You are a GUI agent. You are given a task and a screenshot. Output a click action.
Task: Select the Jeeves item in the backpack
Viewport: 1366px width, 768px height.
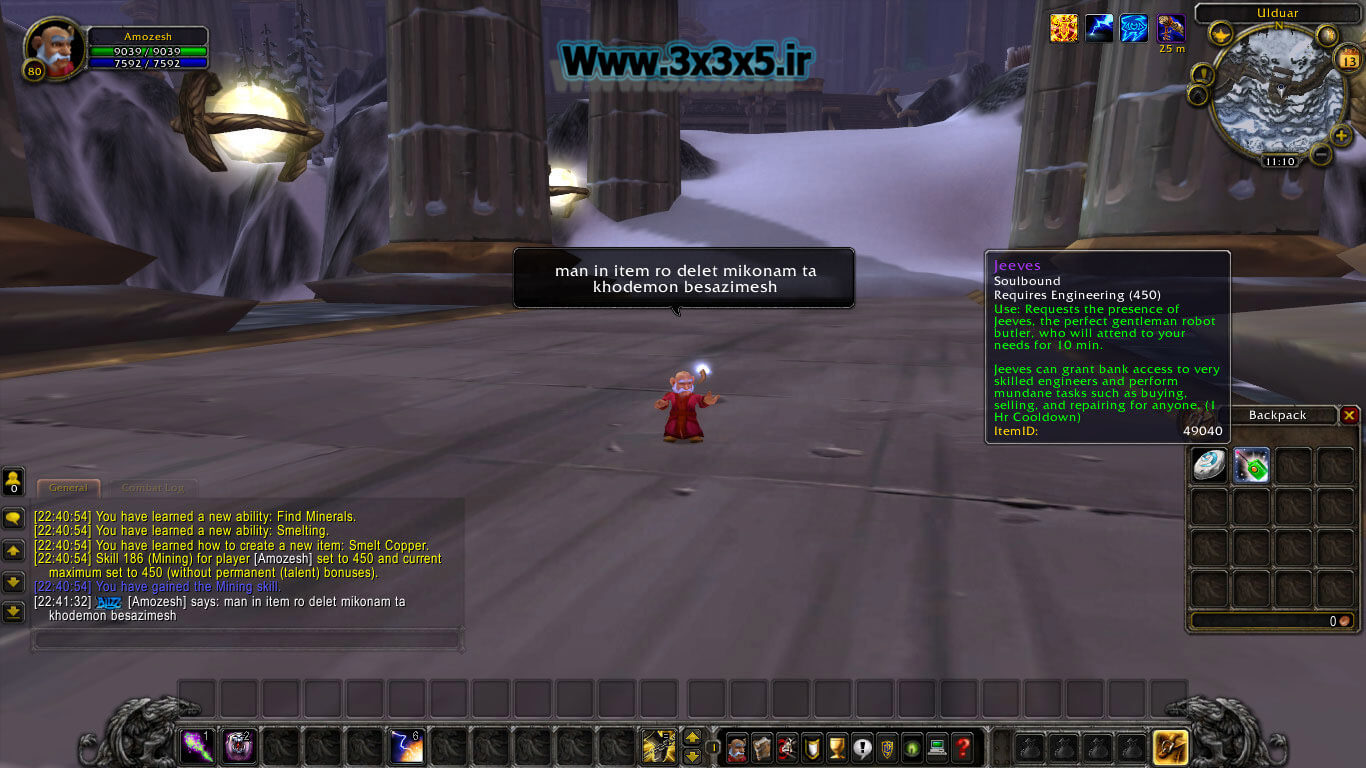1251,466
